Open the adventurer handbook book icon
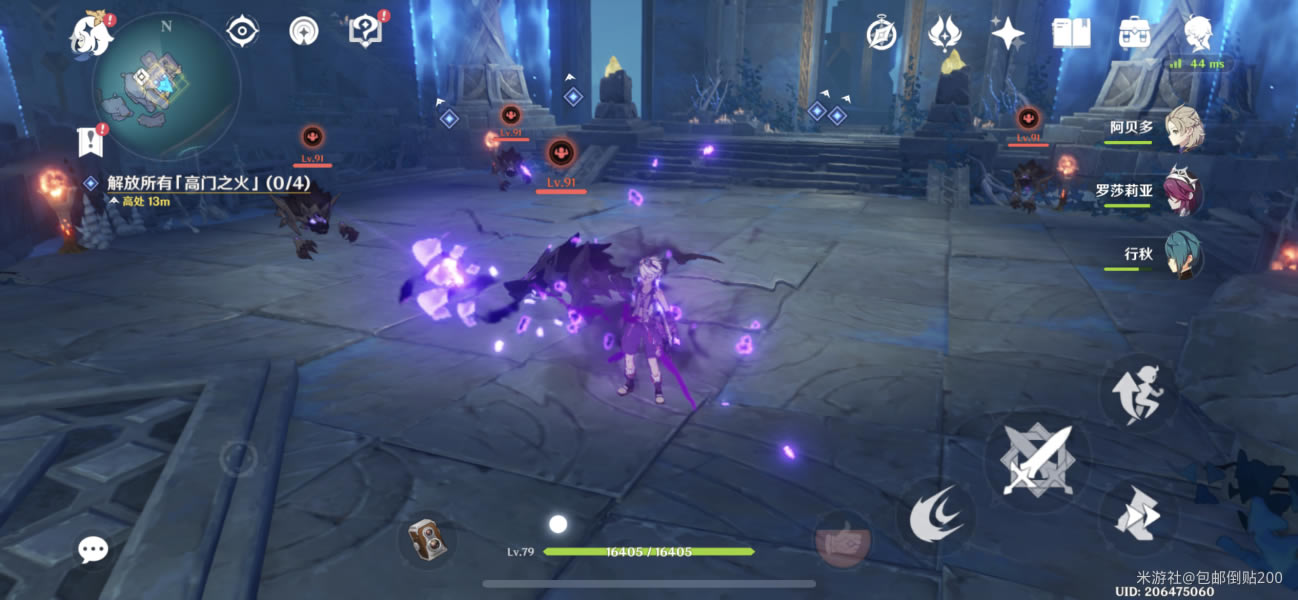Image resolution: width=1298 pixels, height=600 pixels. (x=1071, y=34)
